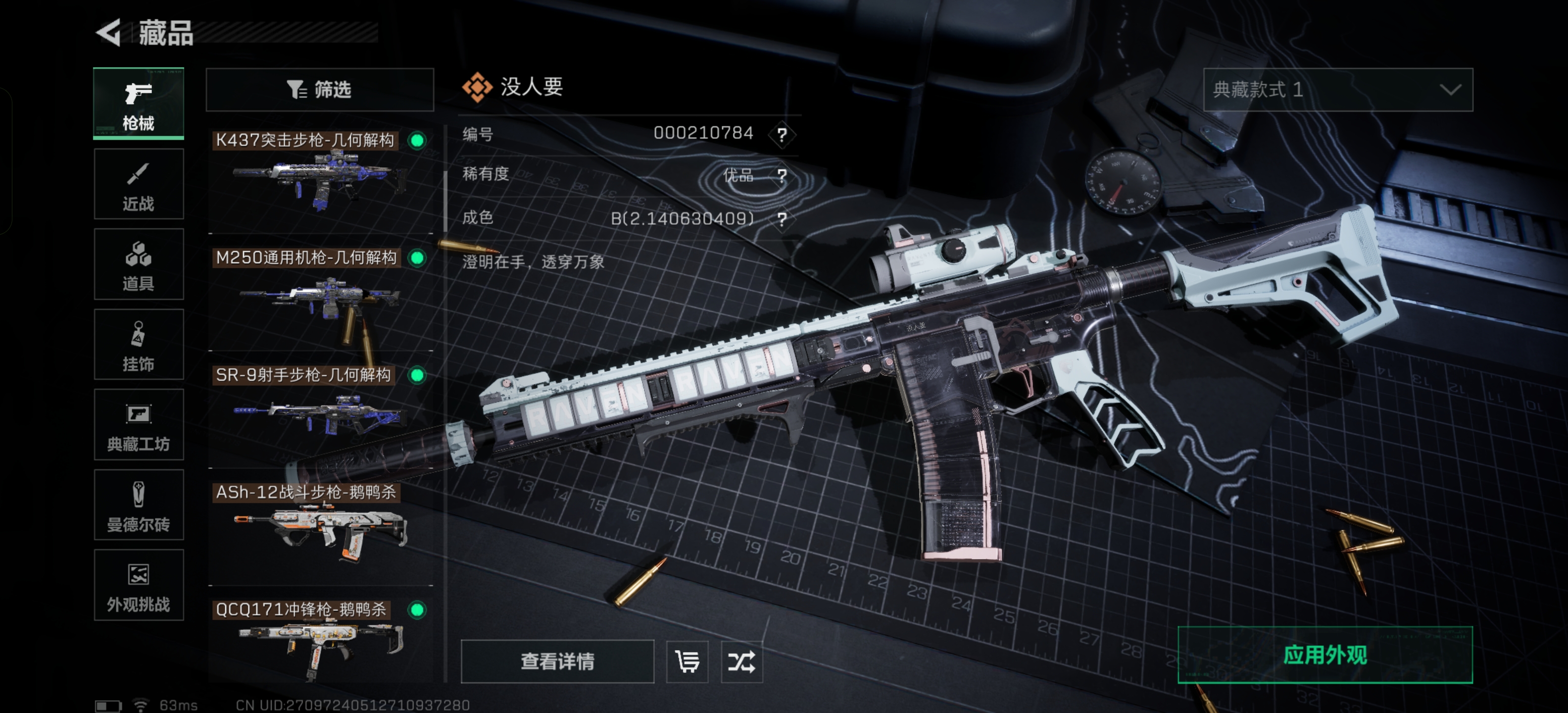Show the help tooltip for 成色
Image resolution: width=1568 pixels, height=713 pixels.
coord(782,218)
